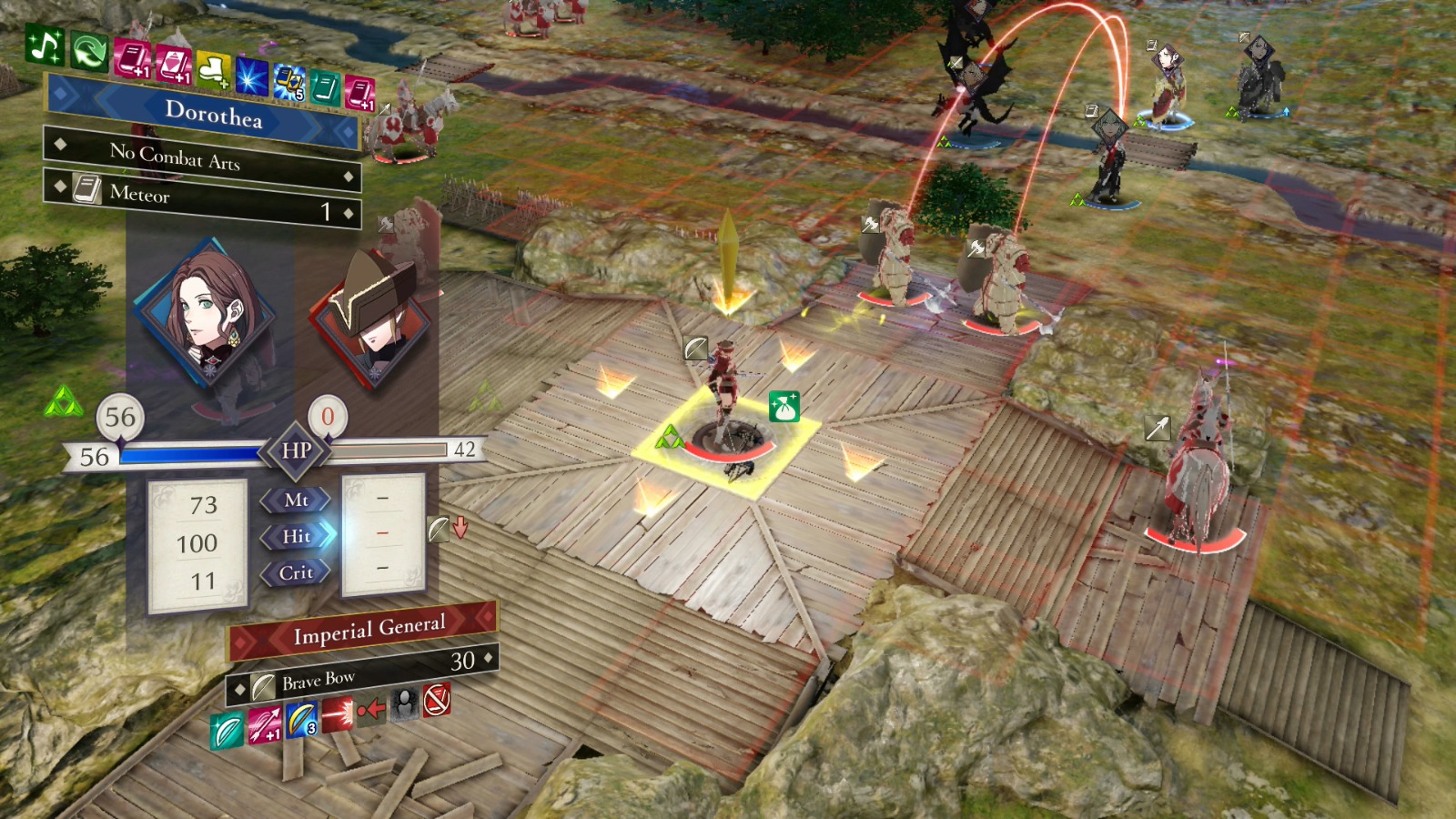Image resolution: width=1456 pixels, height=819 pixels.
Task: Click the teal bow skill icon
Action: point(227,731)
